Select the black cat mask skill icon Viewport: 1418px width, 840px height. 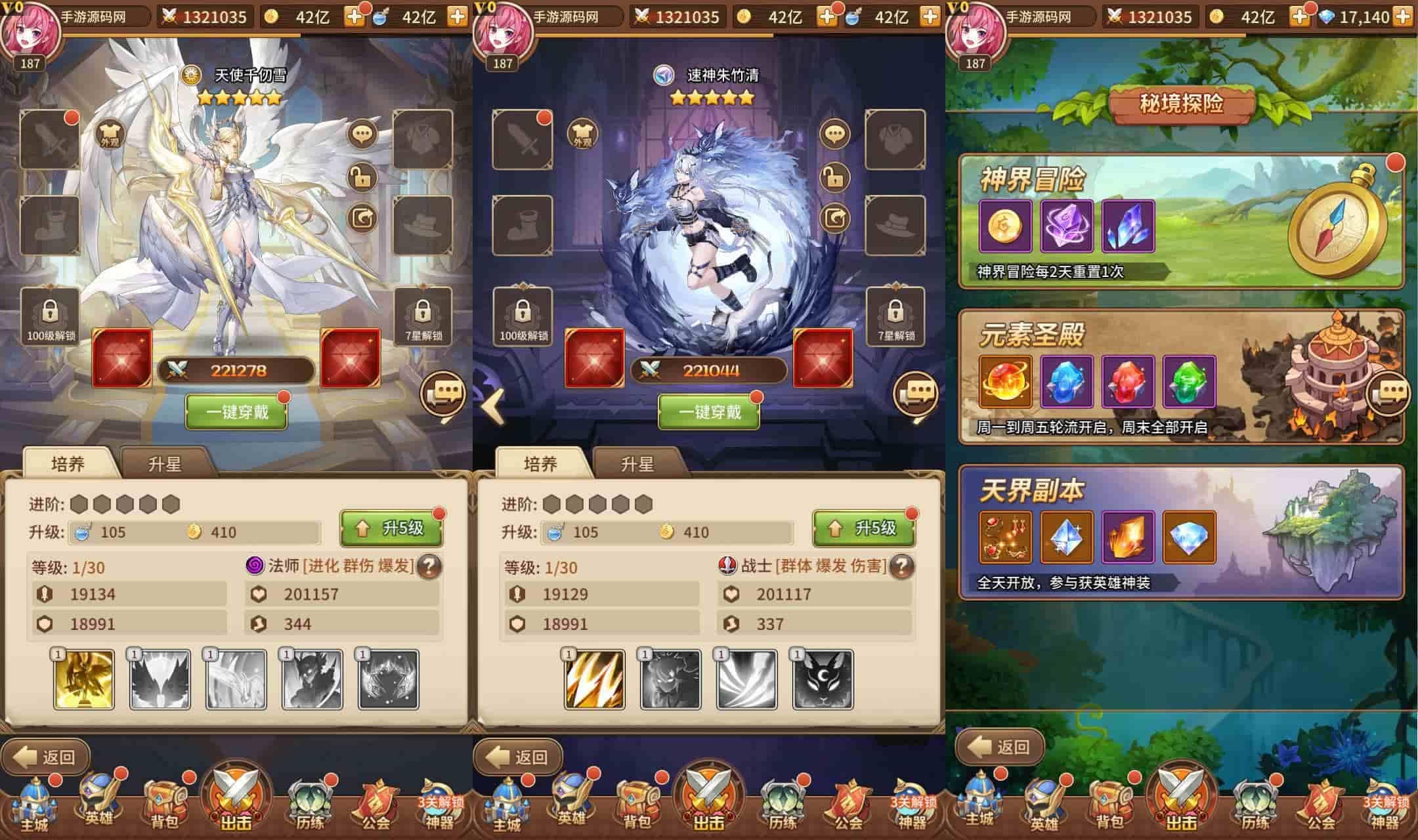tap(823, 680)
